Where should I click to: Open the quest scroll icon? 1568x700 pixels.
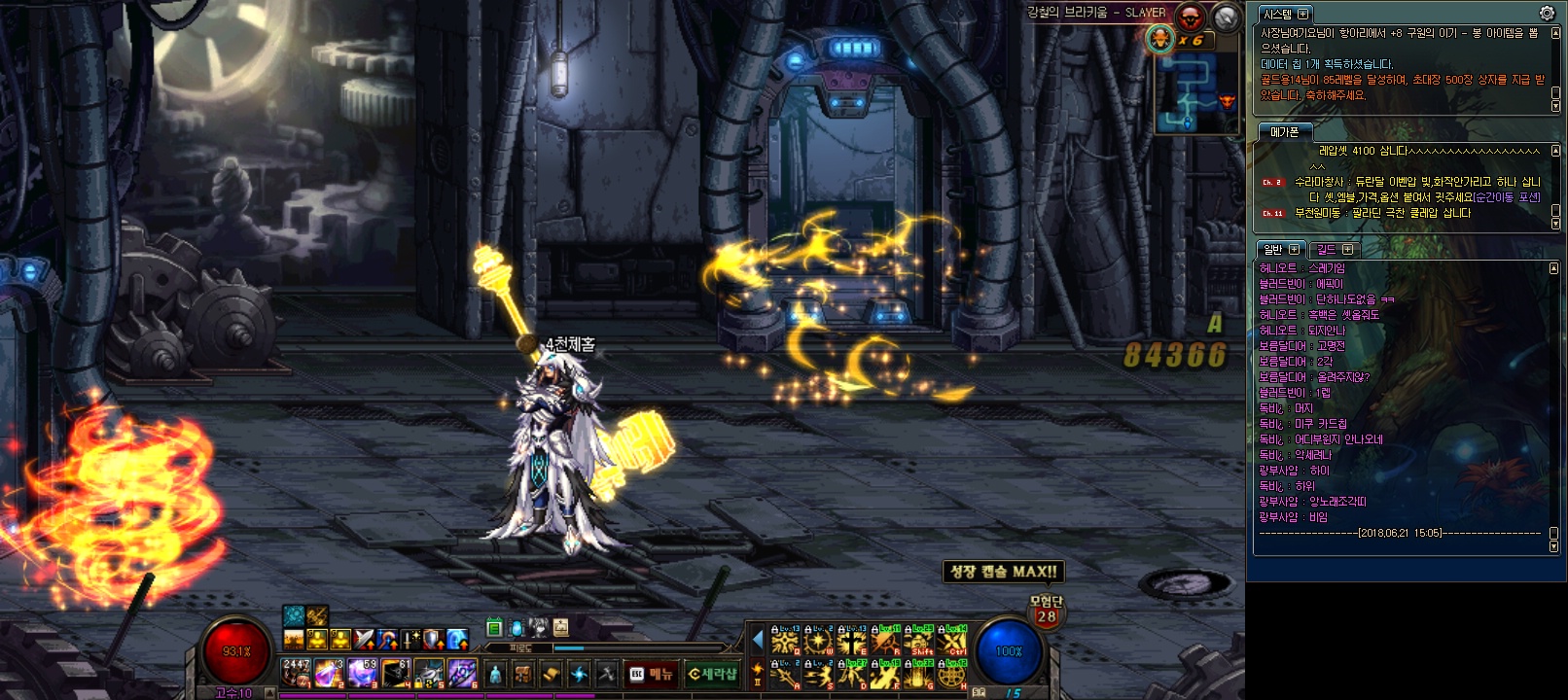pyautogui.click(x=551, y=674)
